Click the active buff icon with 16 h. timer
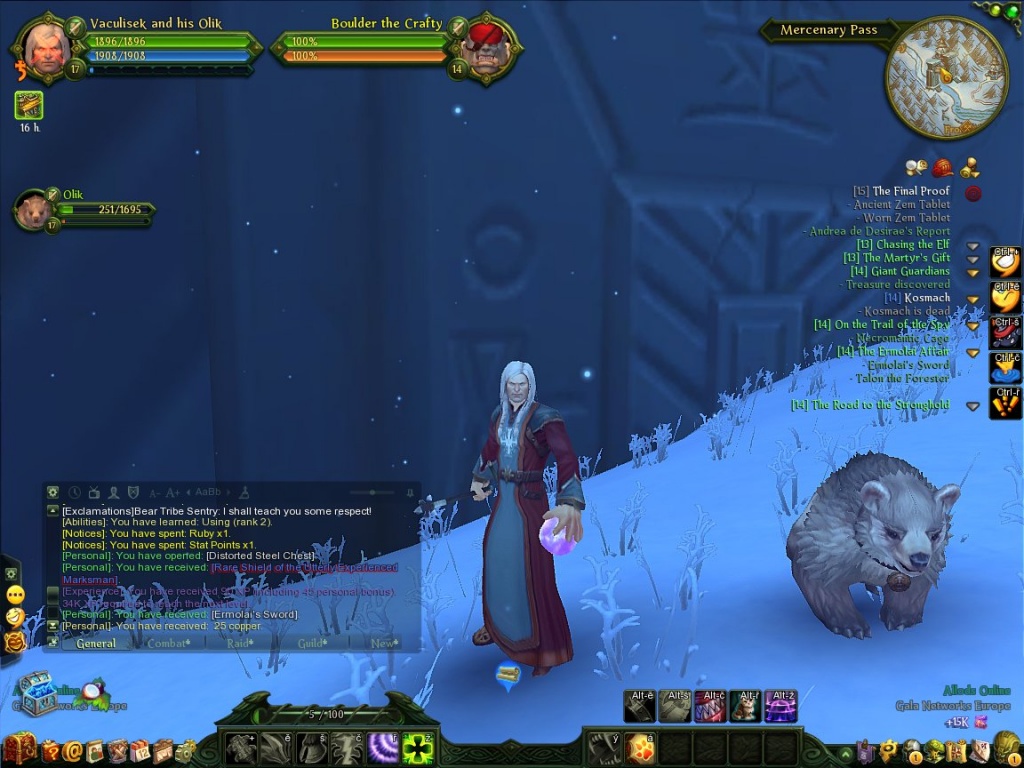Viewport: 1024px width, 768px height. click(x=28, y=105)
